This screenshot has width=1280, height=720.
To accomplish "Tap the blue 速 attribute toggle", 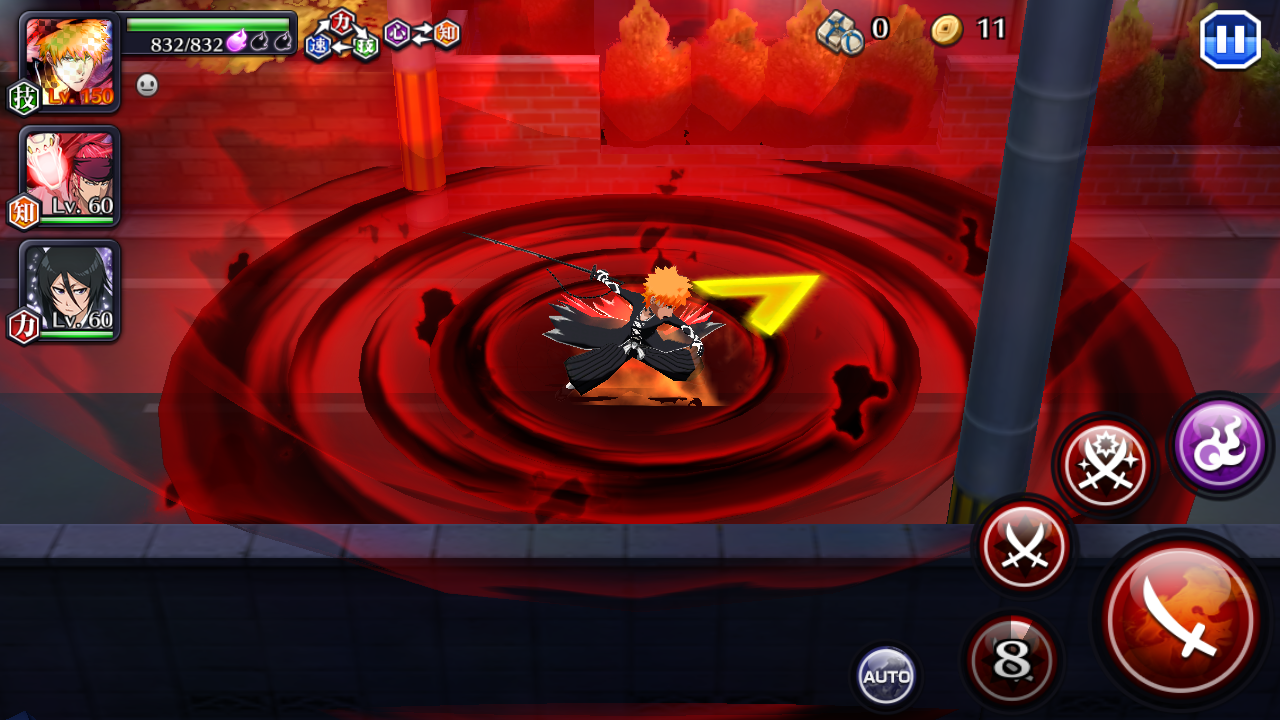I will coord(319,45).
